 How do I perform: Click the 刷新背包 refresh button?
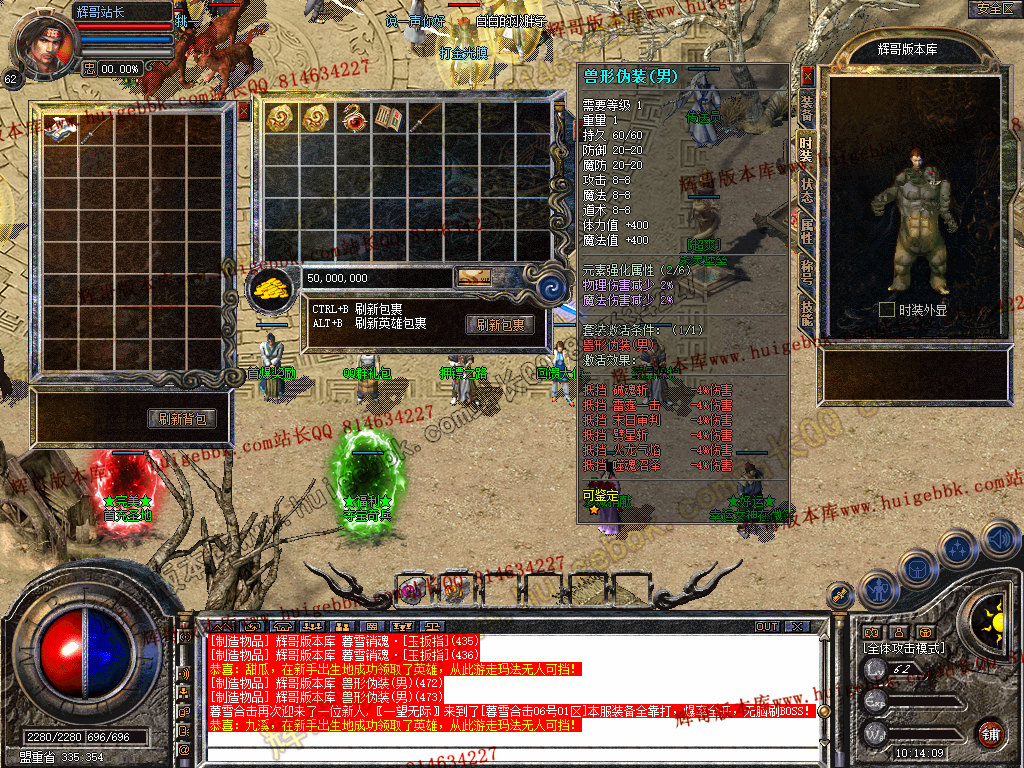(x=182, y=418)
